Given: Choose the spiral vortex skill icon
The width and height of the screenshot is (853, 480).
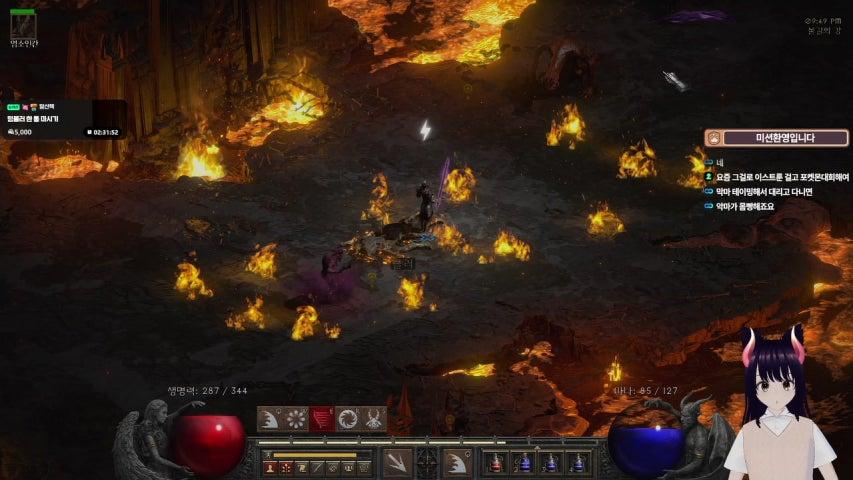Looking at the screenshot, I should coord(348,419).
